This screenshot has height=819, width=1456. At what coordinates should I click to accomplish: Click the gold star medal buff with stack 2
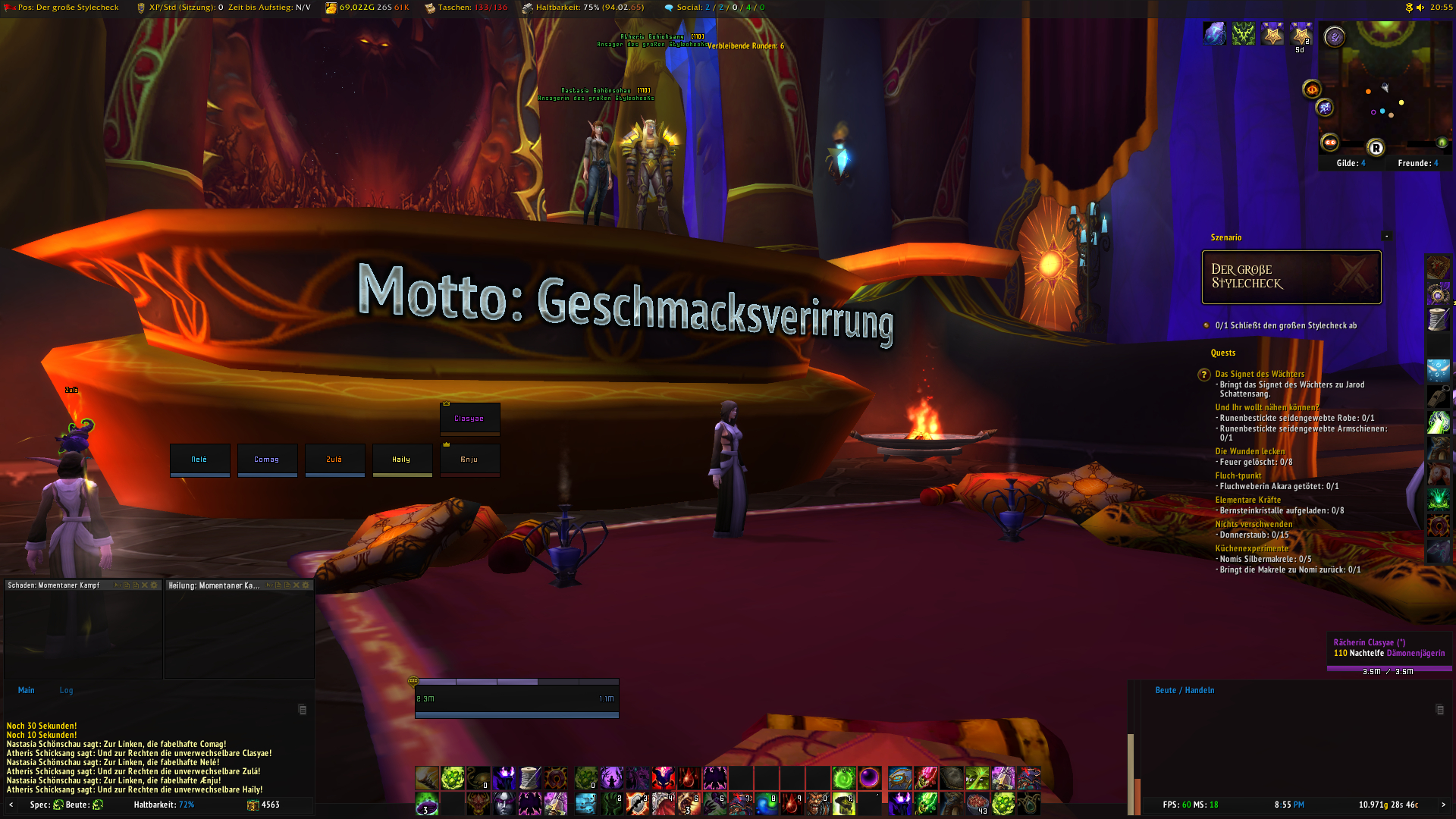[x=1301, y=34]
